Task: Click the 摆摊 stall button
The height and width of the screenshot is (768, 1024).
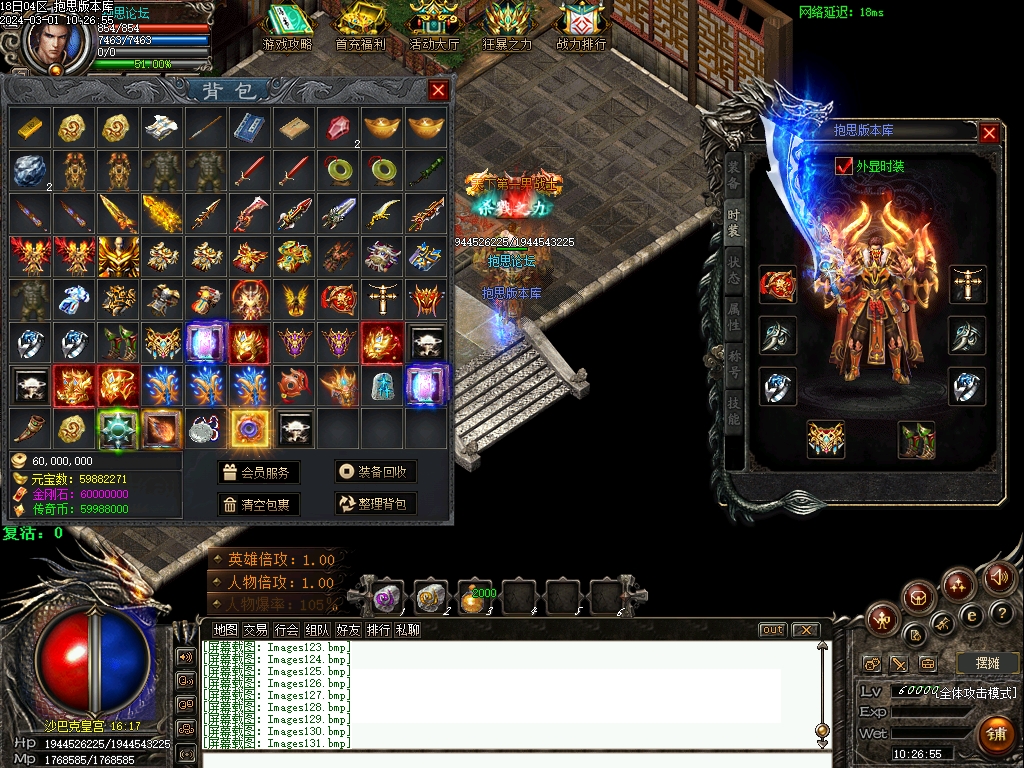Action: [987, 663]
